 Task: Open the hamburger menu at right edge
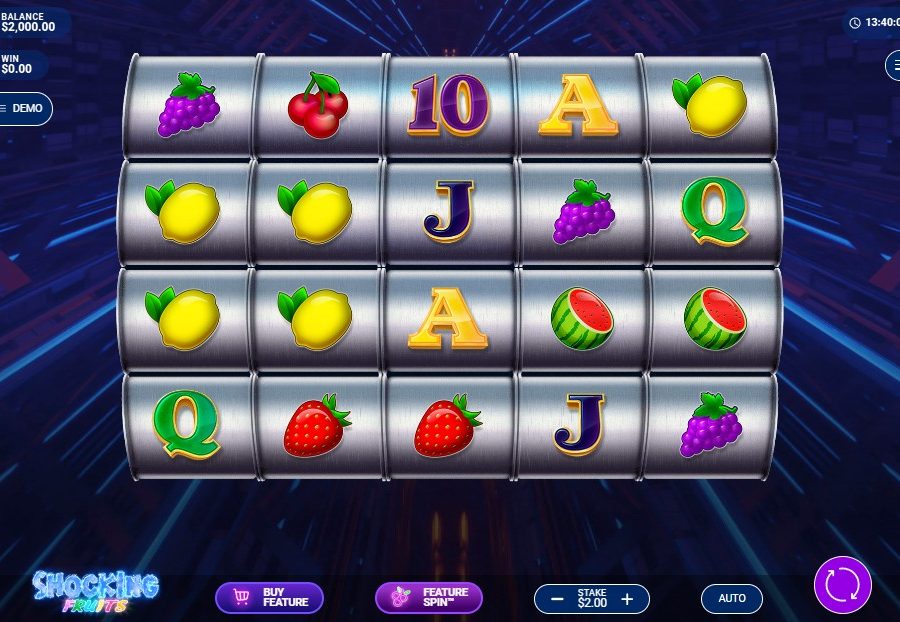tap(892, 66)
